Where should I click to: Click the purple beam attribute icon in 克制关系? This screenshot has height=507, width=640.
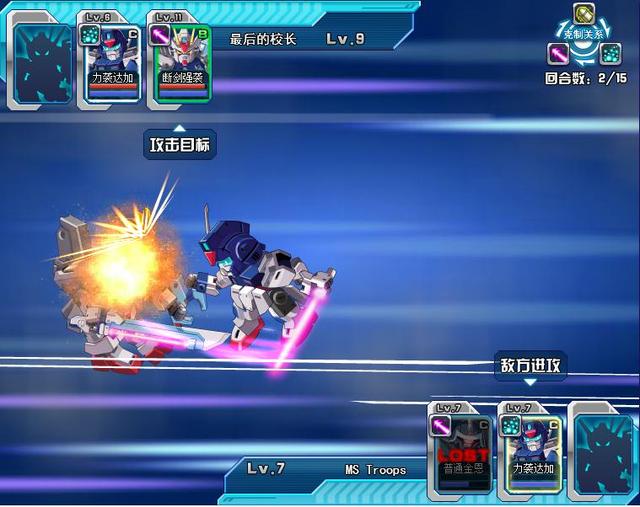tap(559, 53)
